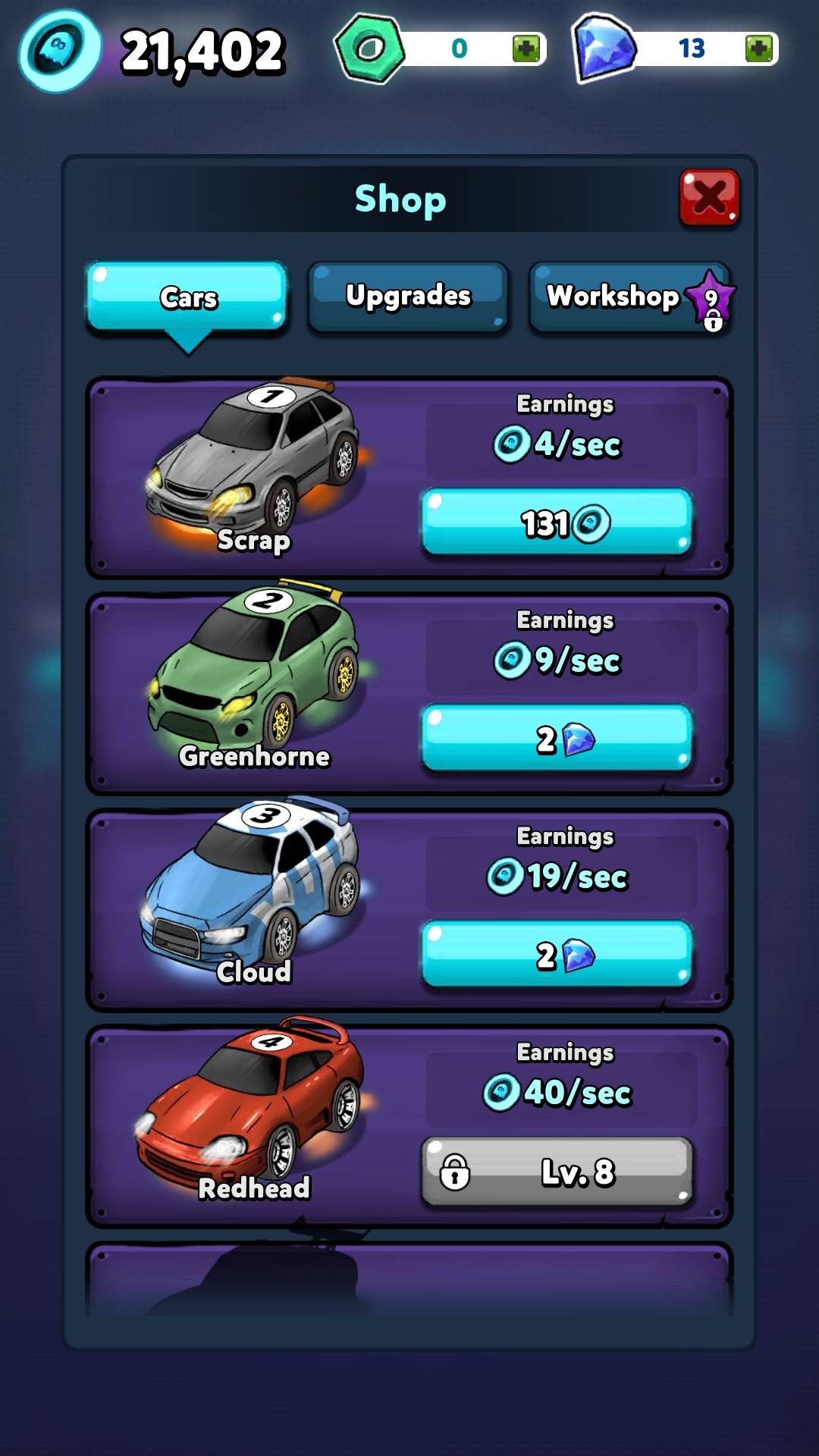Add more blue gems with plus button
The image size is (819, 1456).
click(758, 49)
